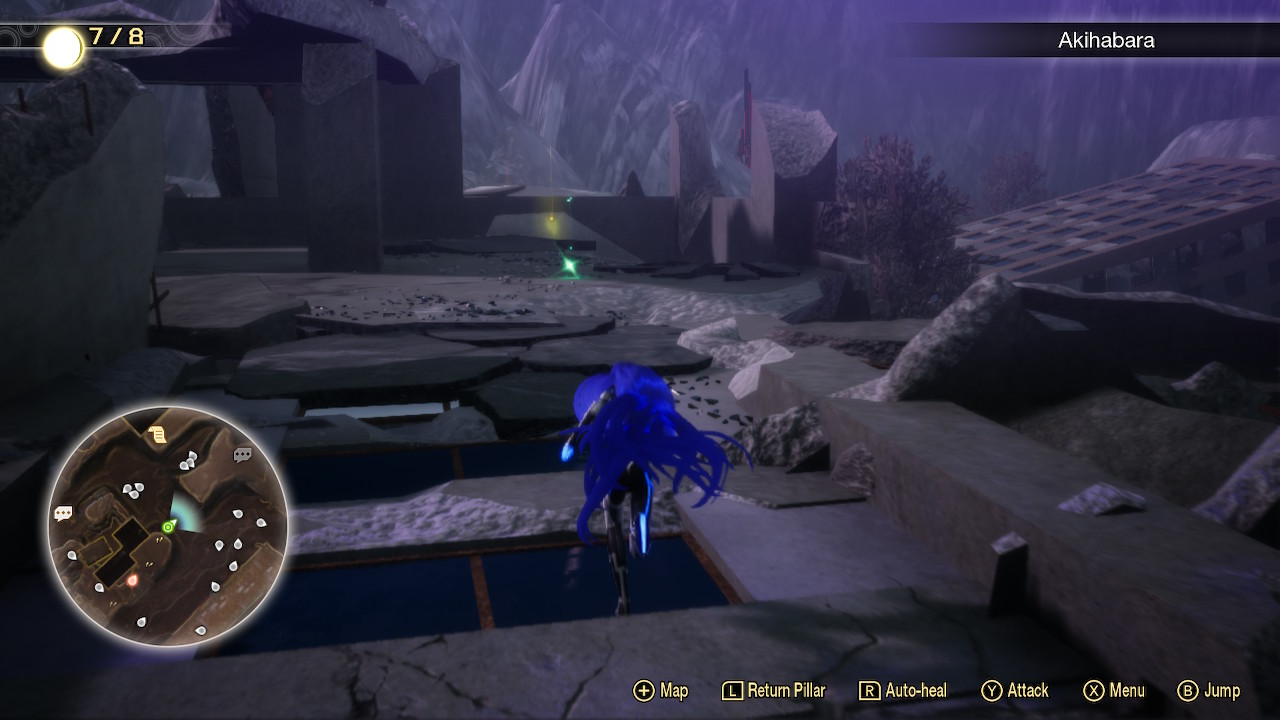Select the Akihabara location banner
The height and width of the screenshot is (720, 1280).
(x=1106, y=41)
